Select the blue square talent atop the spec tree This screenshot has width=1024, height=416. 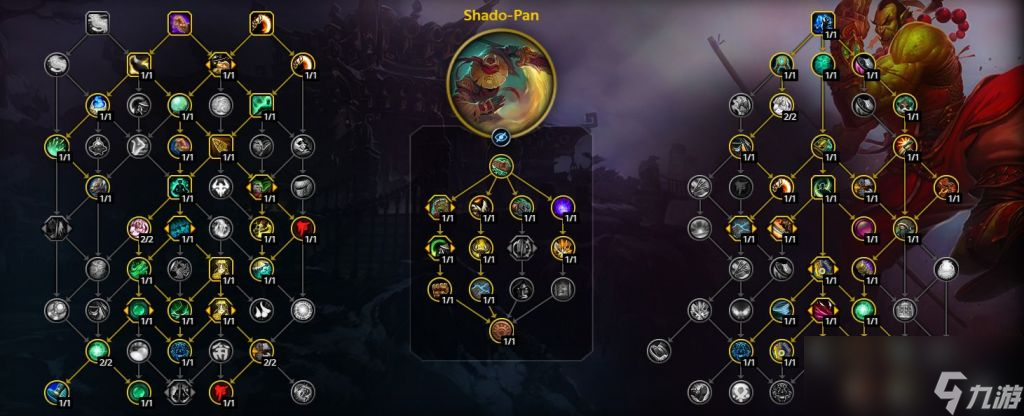pyautogui.click(x=822, y=21)
